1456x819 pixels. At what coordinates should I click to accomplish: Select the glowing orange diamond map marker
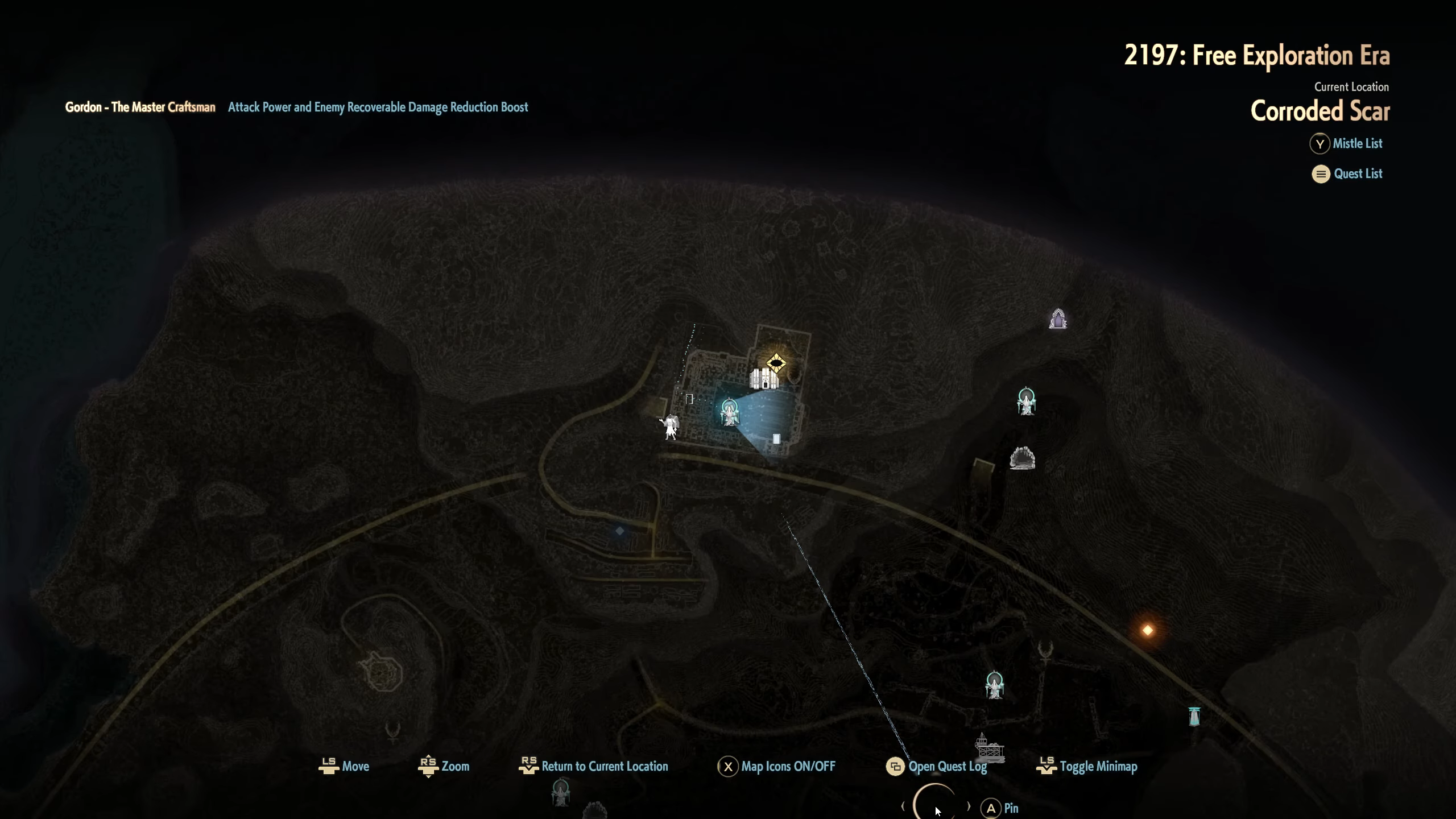click(x=1148, y=630)
